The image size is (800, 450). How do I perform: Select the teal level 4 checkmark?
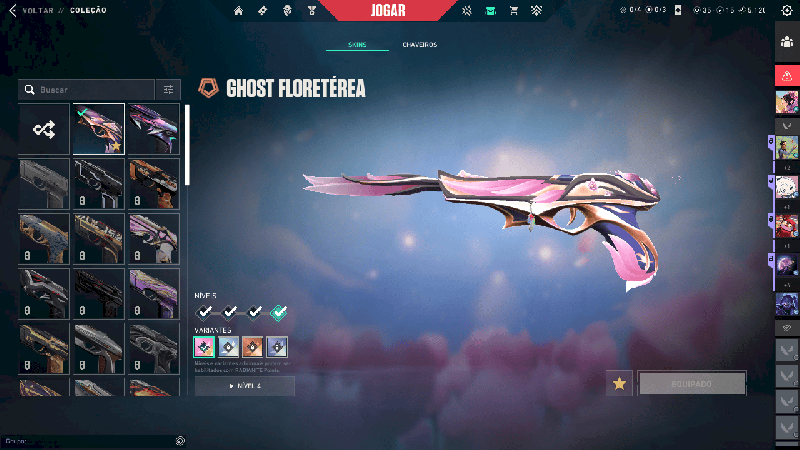coord(277,312)
